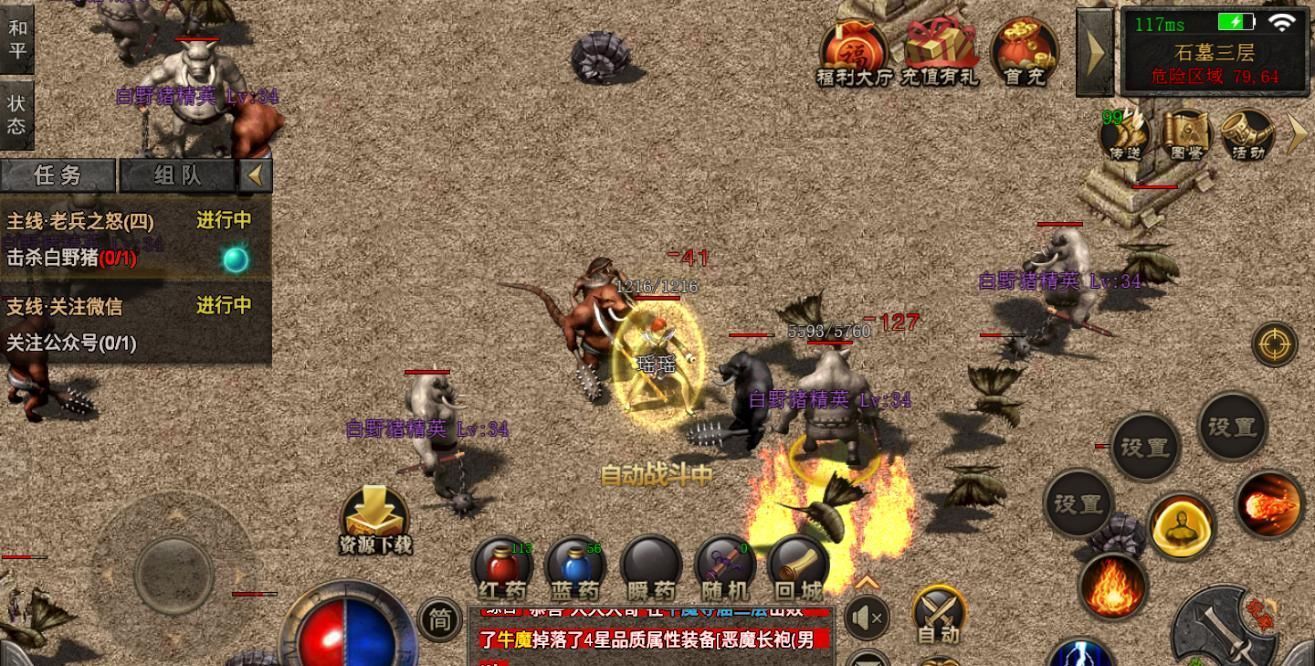The width and height of the screenshot is (1315, 666).
Task: Toggle the 和平 attack mode button
Action: (17, 38)
